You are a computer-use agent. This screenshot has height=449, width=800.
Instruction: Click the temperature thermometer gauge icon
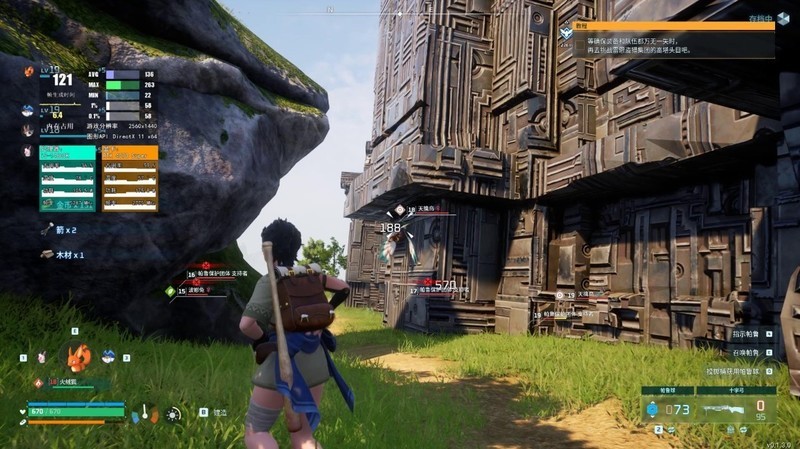point(146,411)
